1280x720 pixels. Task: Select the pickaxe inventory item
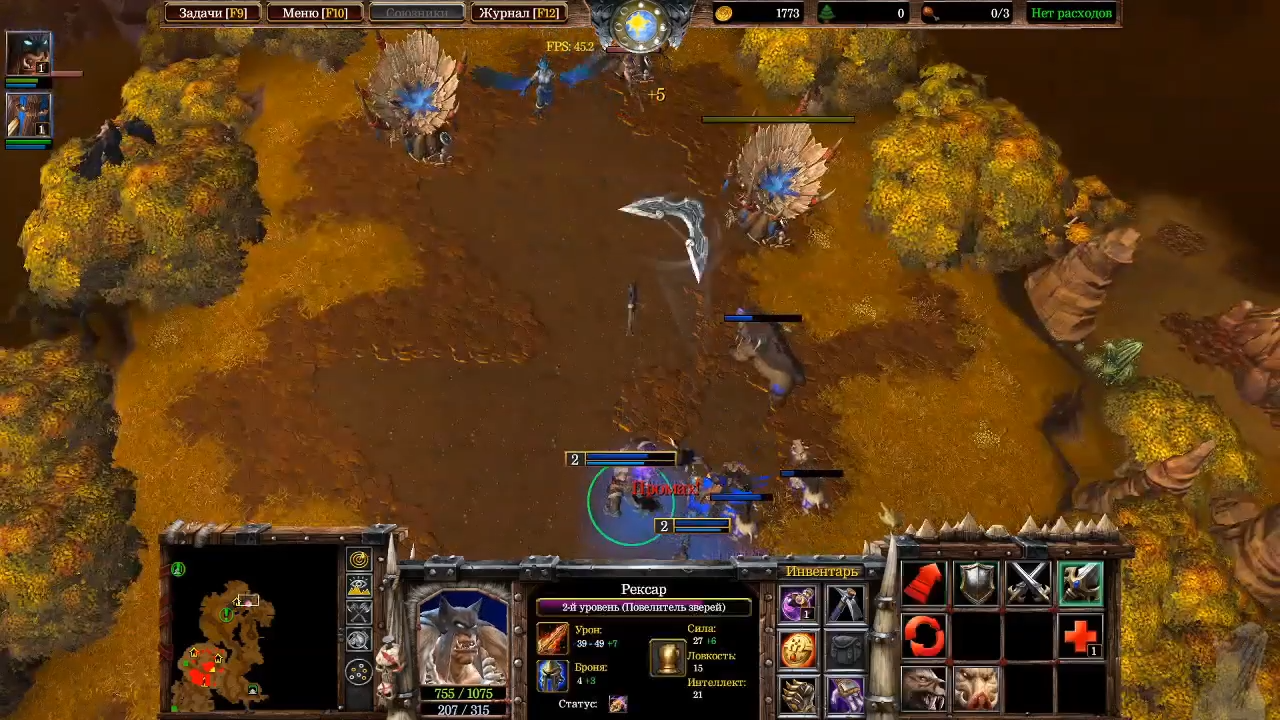[846, 603]
